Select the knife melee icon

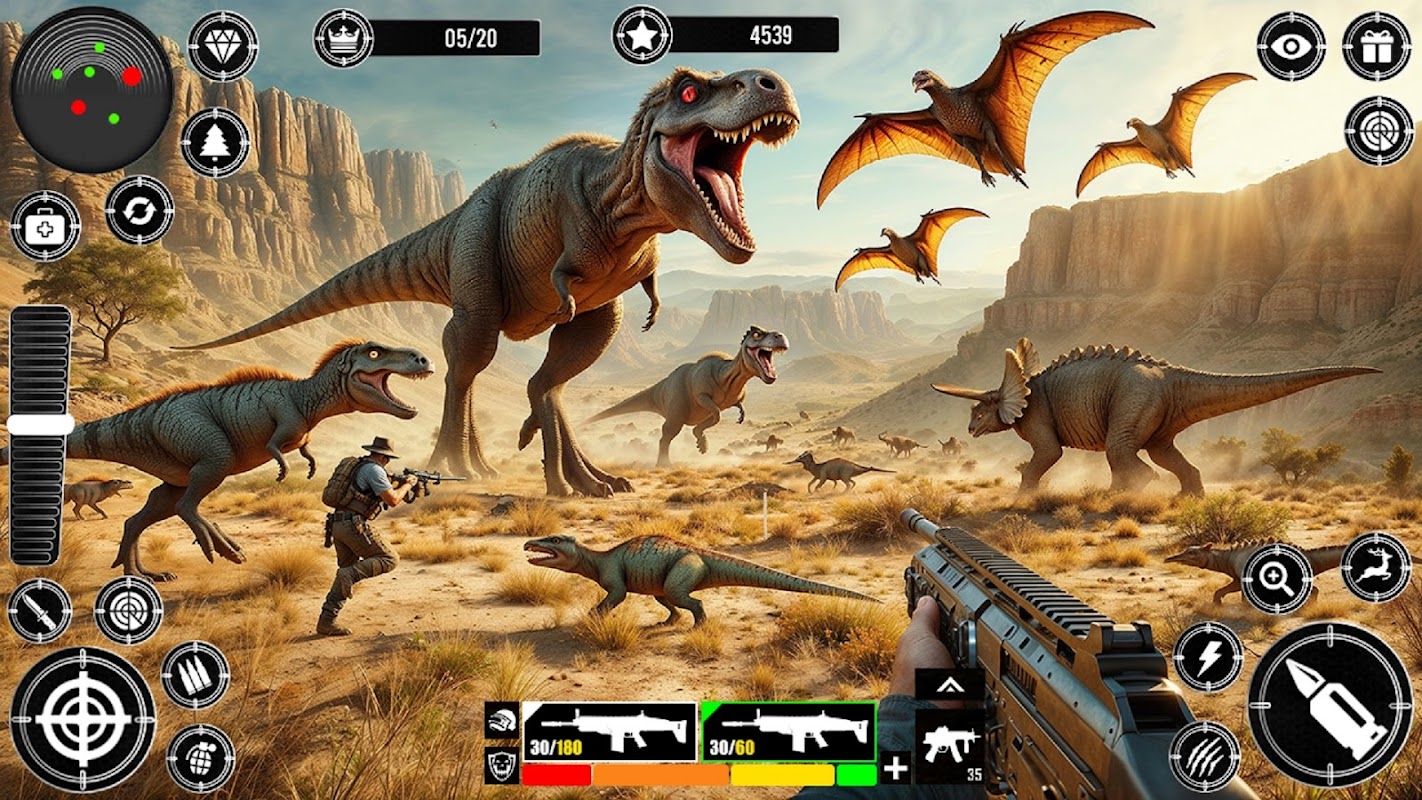tap(39, 610)
